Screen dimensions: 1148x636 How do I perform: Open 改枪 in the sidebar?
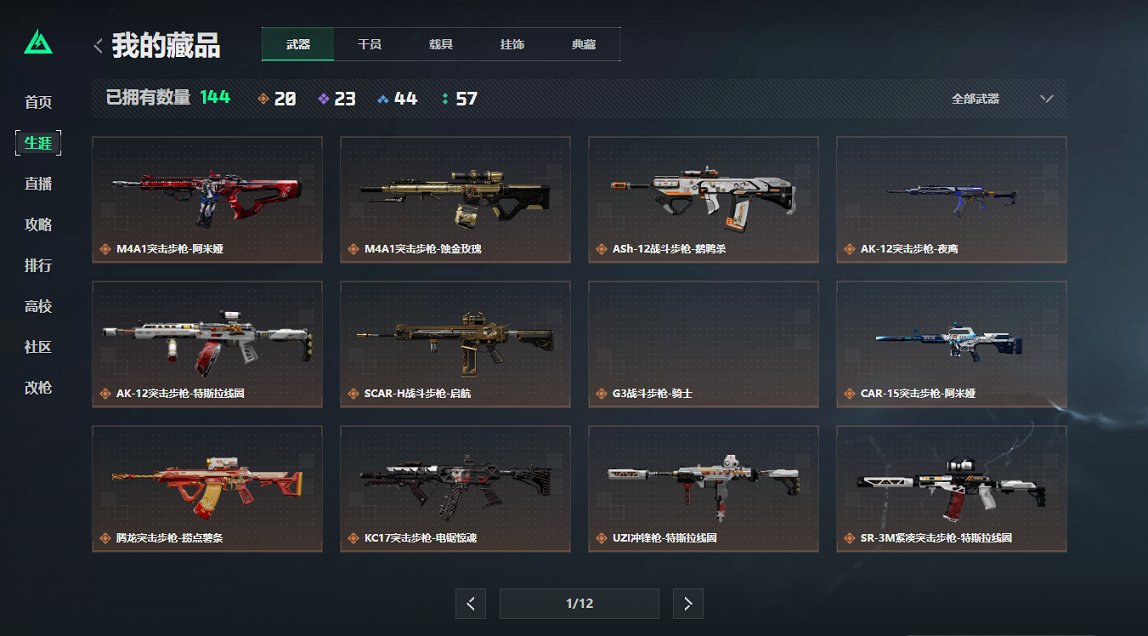click(x=38, y=388)
